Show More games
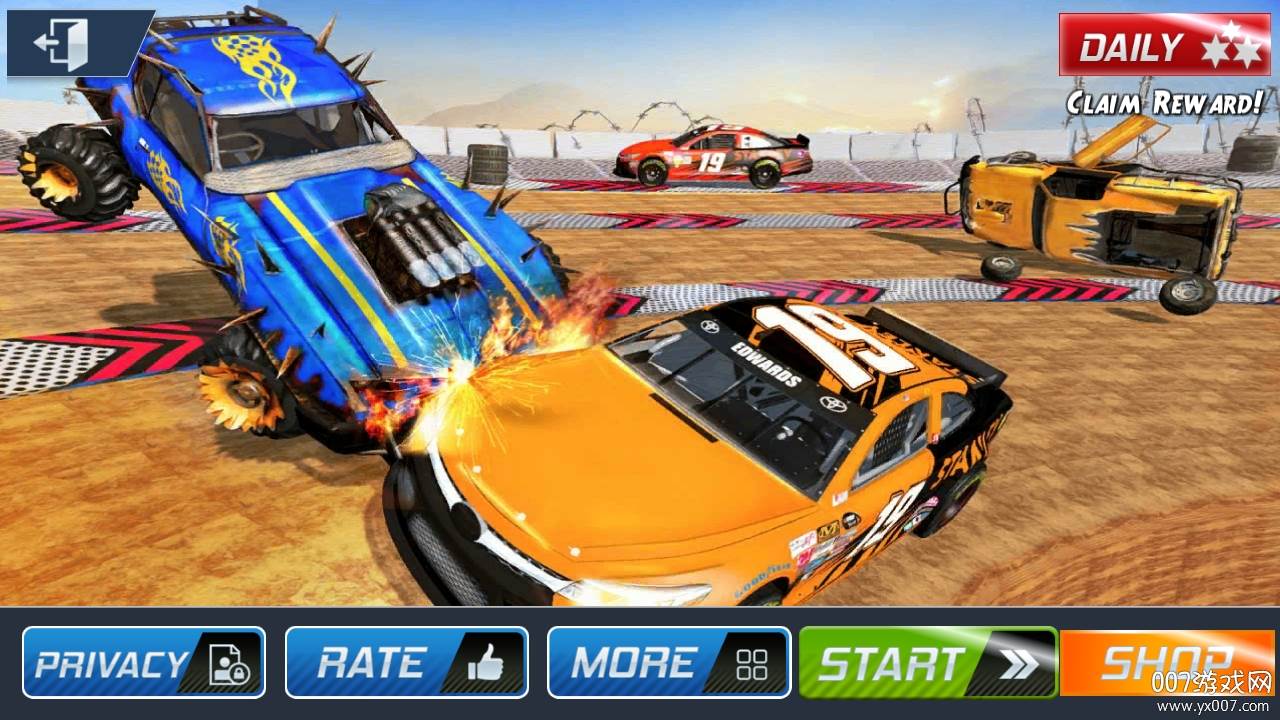Viewport: 1280px width, 720px height. [x=668, y=662]
